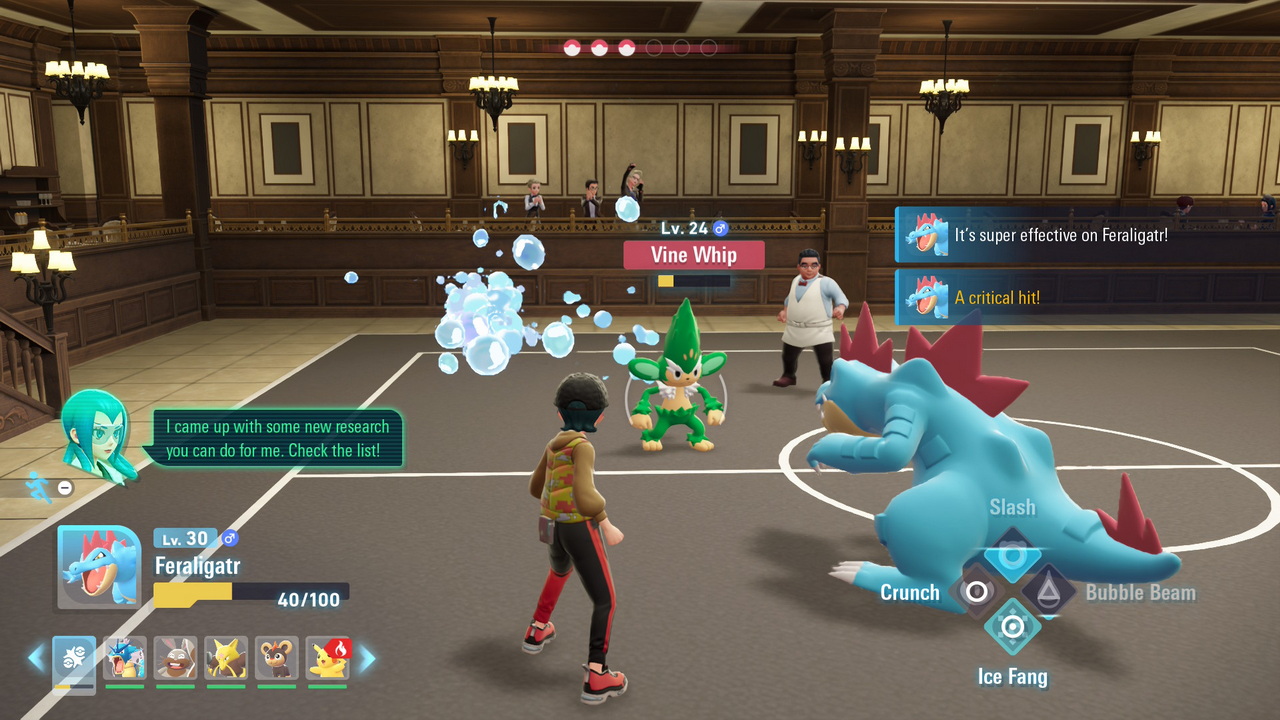Screen dimensions: 1280x720
Task: Use the Slash move
Action: pos(1012,555)
